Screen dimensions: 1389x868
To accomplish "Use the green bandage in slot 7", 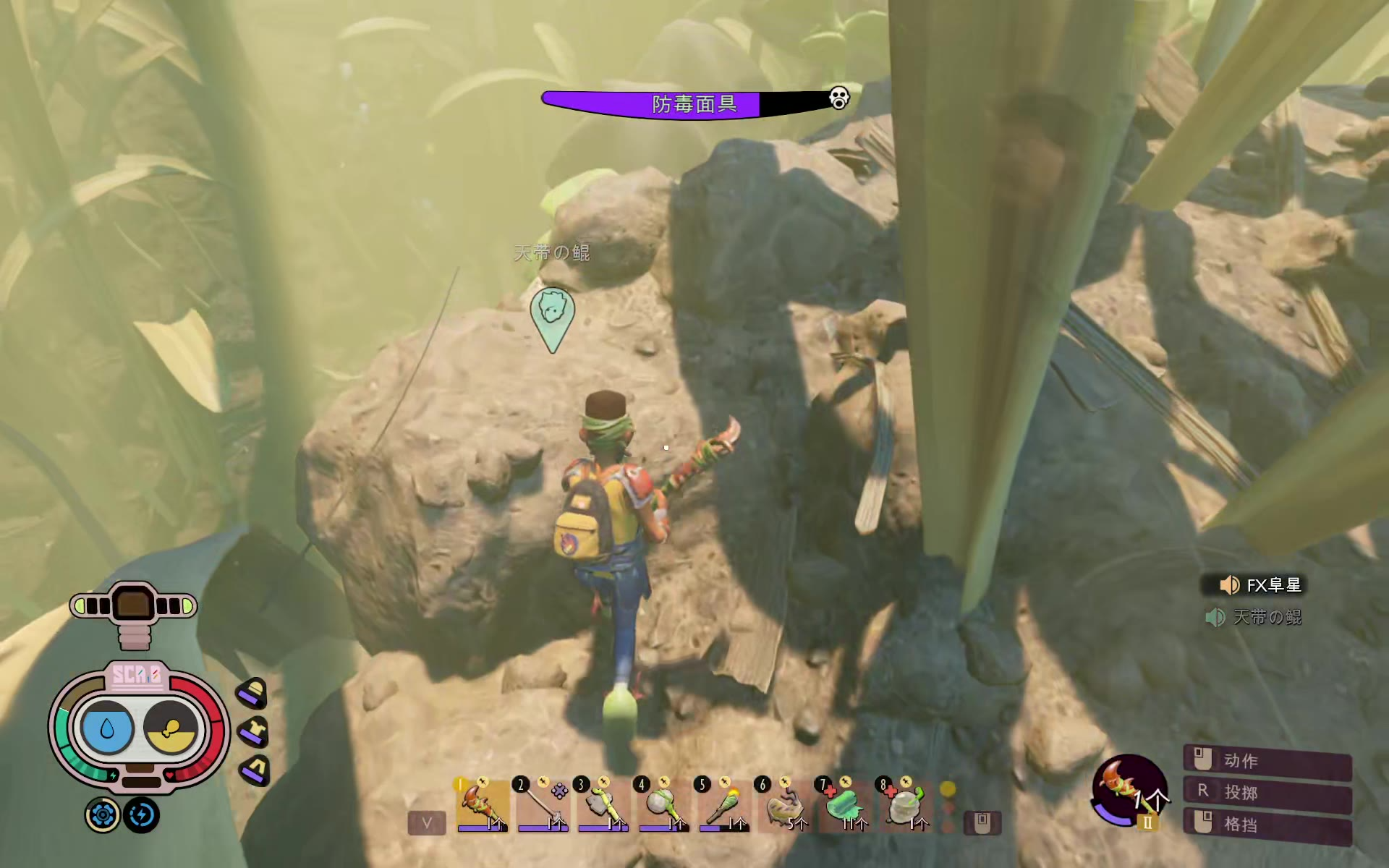I will [x=845, y=804].
